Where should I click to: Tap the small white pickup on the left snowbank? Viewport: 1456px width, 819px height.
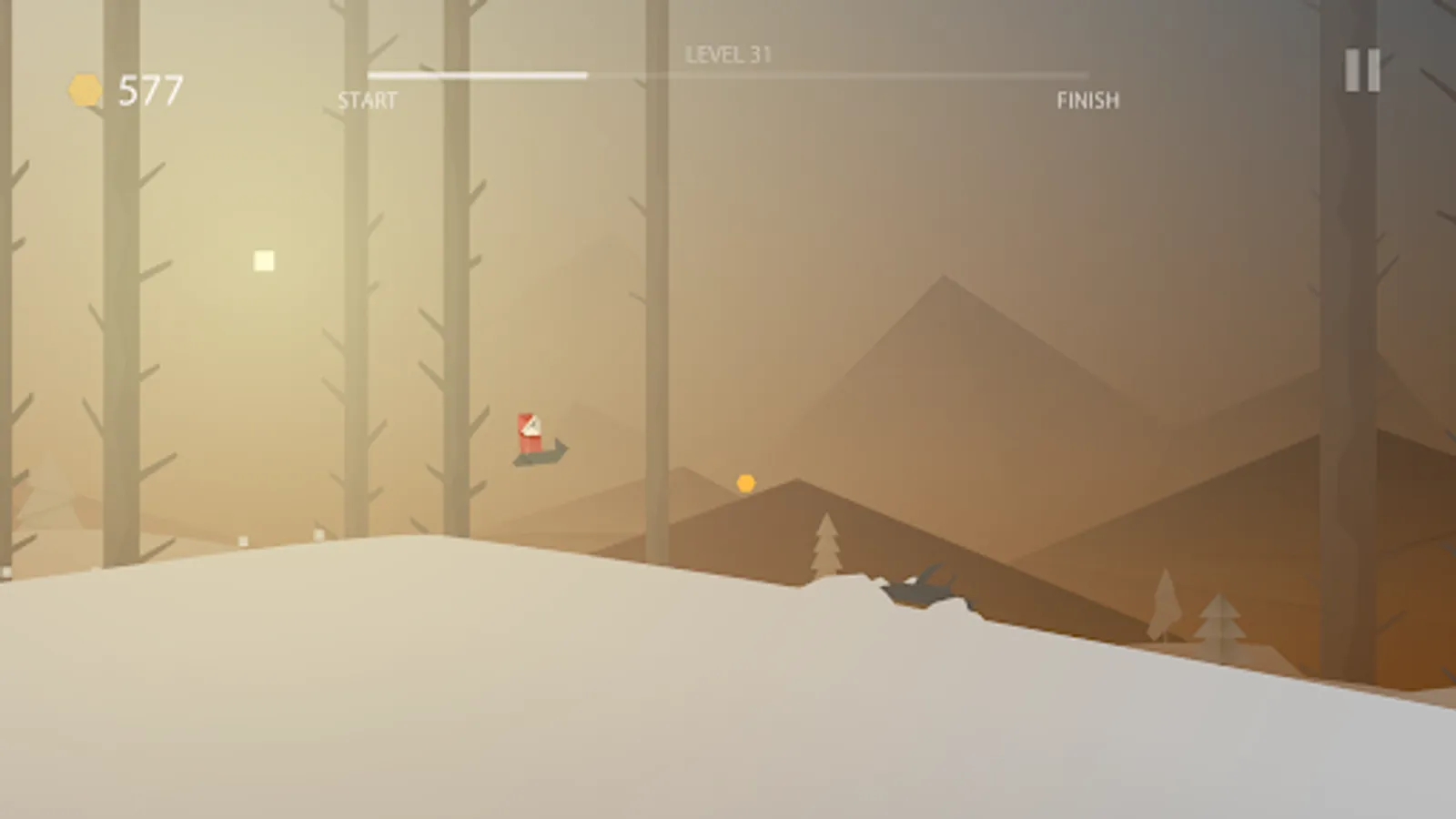[x=241, y=540]
